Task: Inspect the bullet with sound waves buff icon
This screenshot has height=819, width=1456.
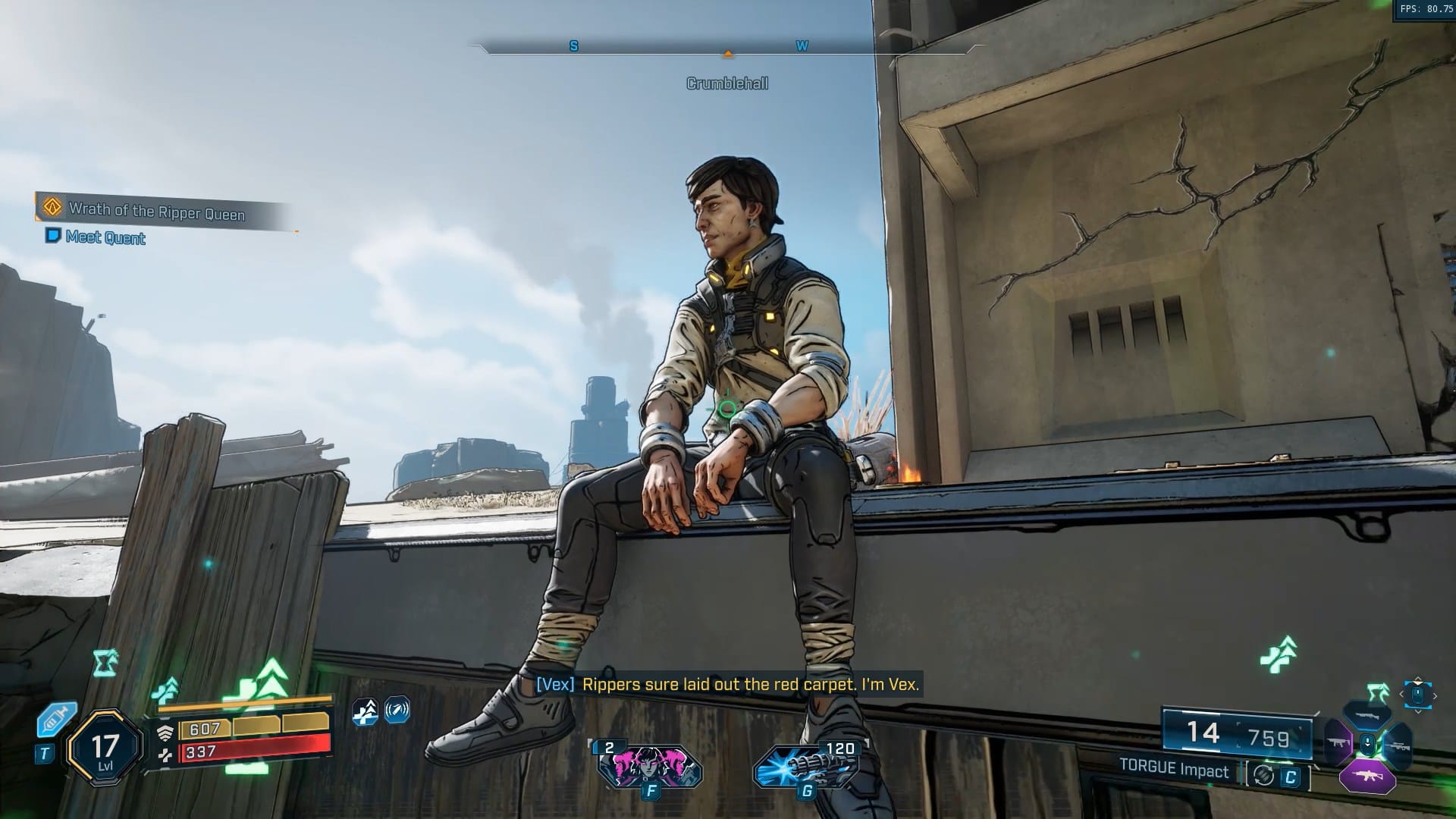Action: (x=397, y=711)
